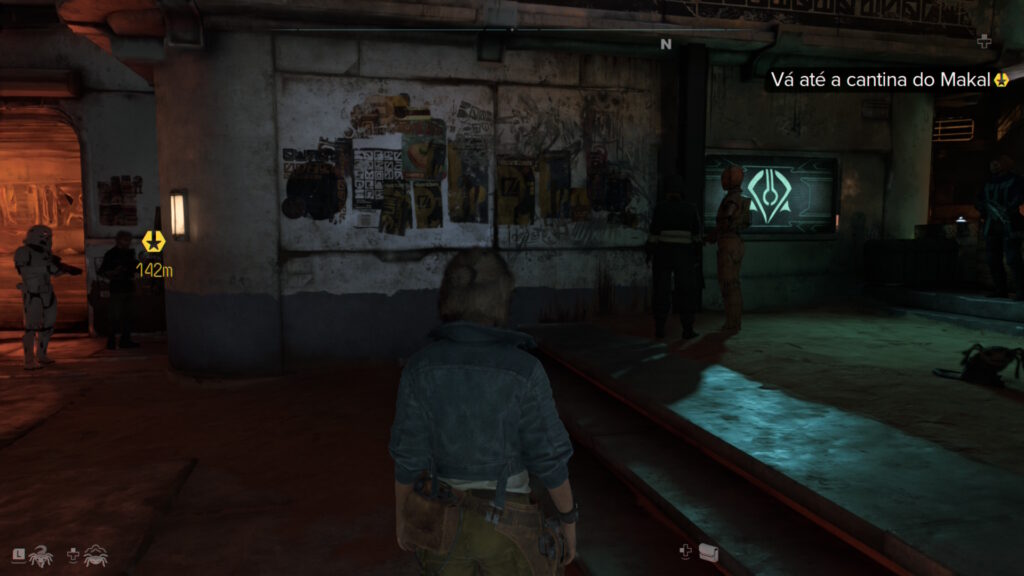This screenshot has height=576, width=1024.
Task: Click the yellow quest waypoint marker
Action: click(x=152, y=241)
